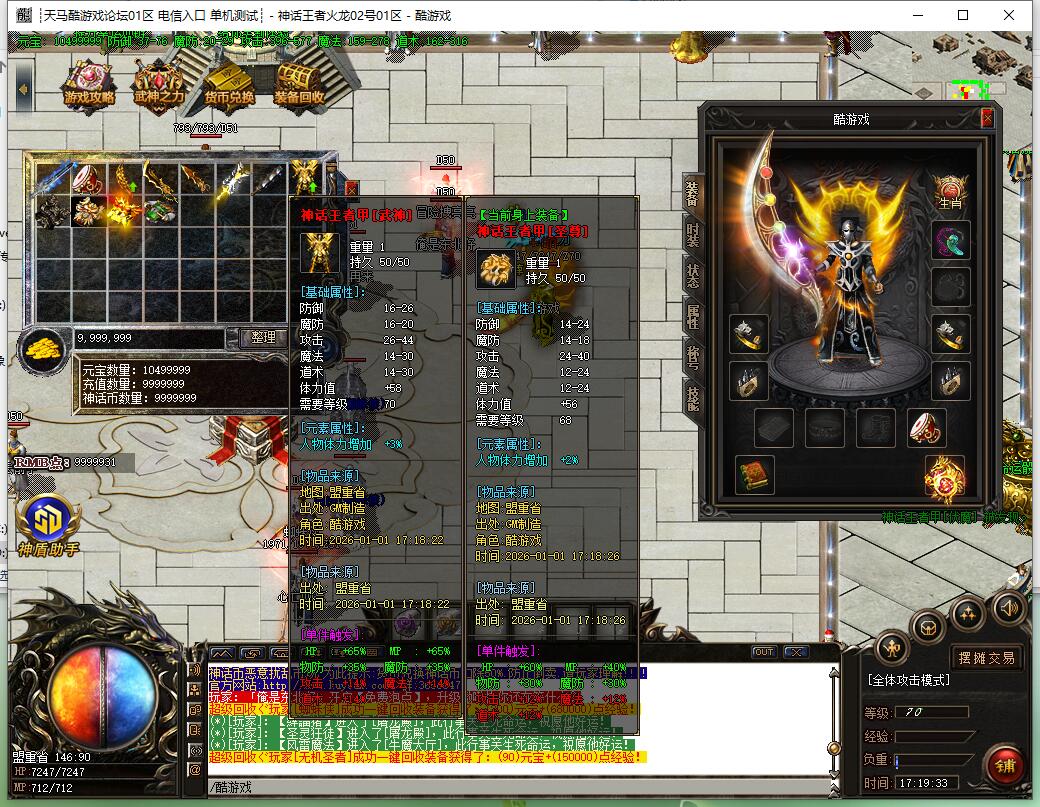Switch to the 时装 fashion tab
The width and height of the screenshot is (1040, 807).
click(691, 233)
